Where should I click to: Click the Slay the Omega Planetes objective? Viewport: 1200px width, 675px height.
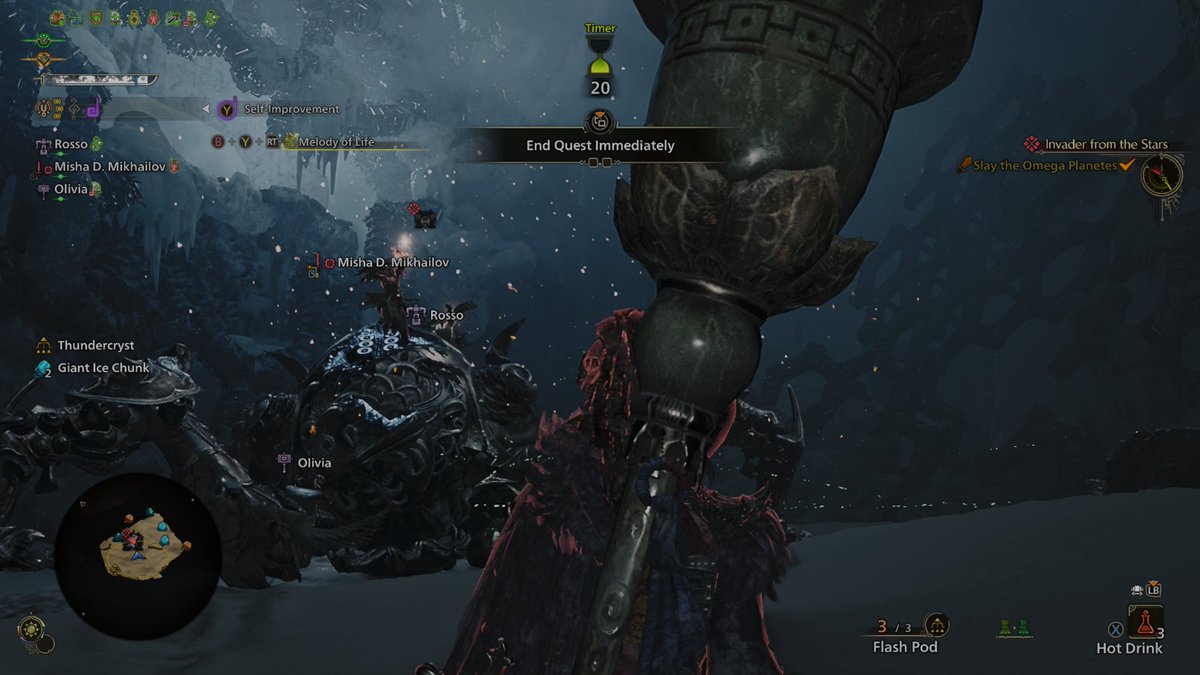[1045, 166]
